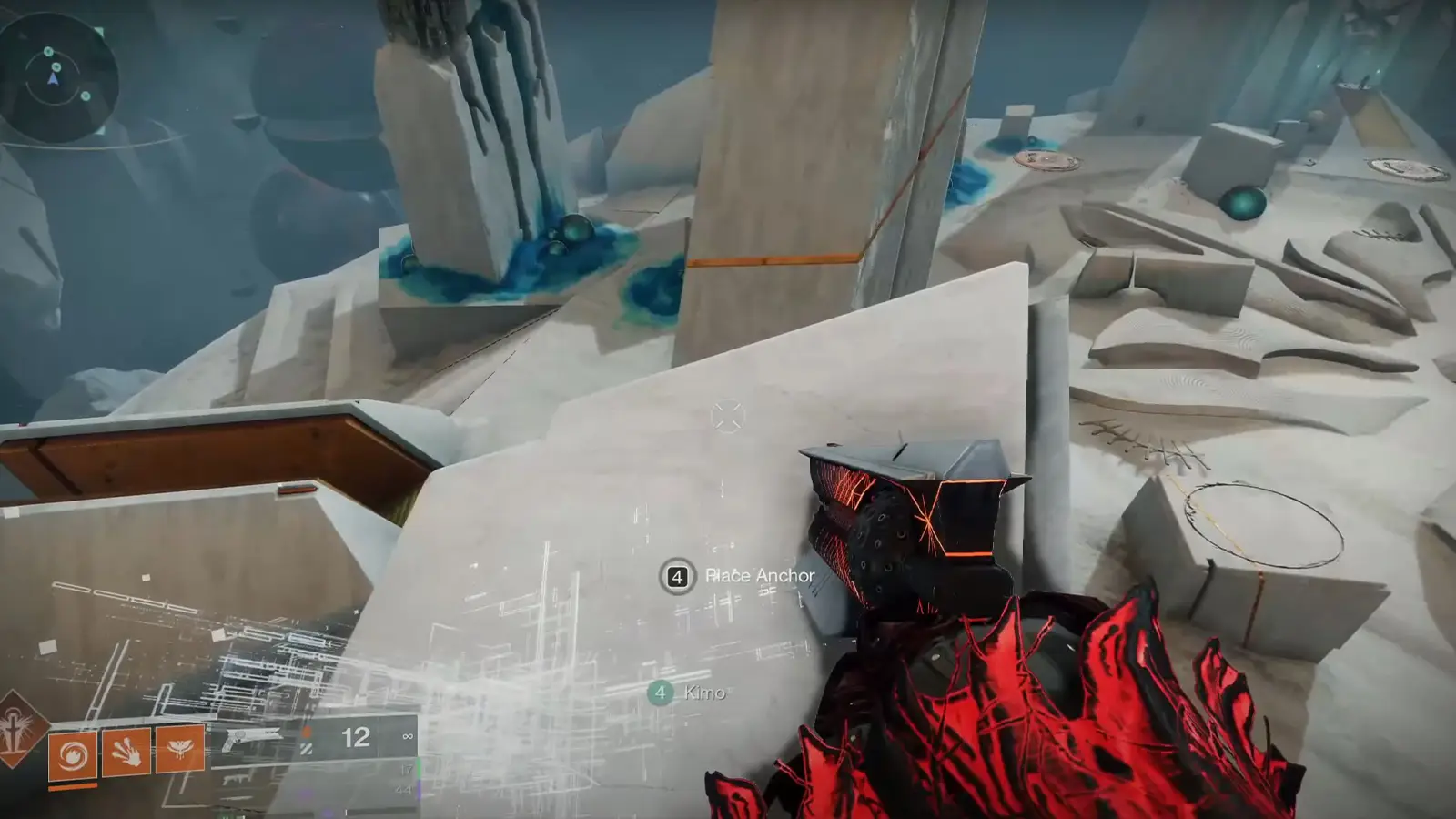This screenshot has width=1456, height=819.
Task: Click the heavy weapon silhouette at the bottom
Action: (x=235, y=799)
